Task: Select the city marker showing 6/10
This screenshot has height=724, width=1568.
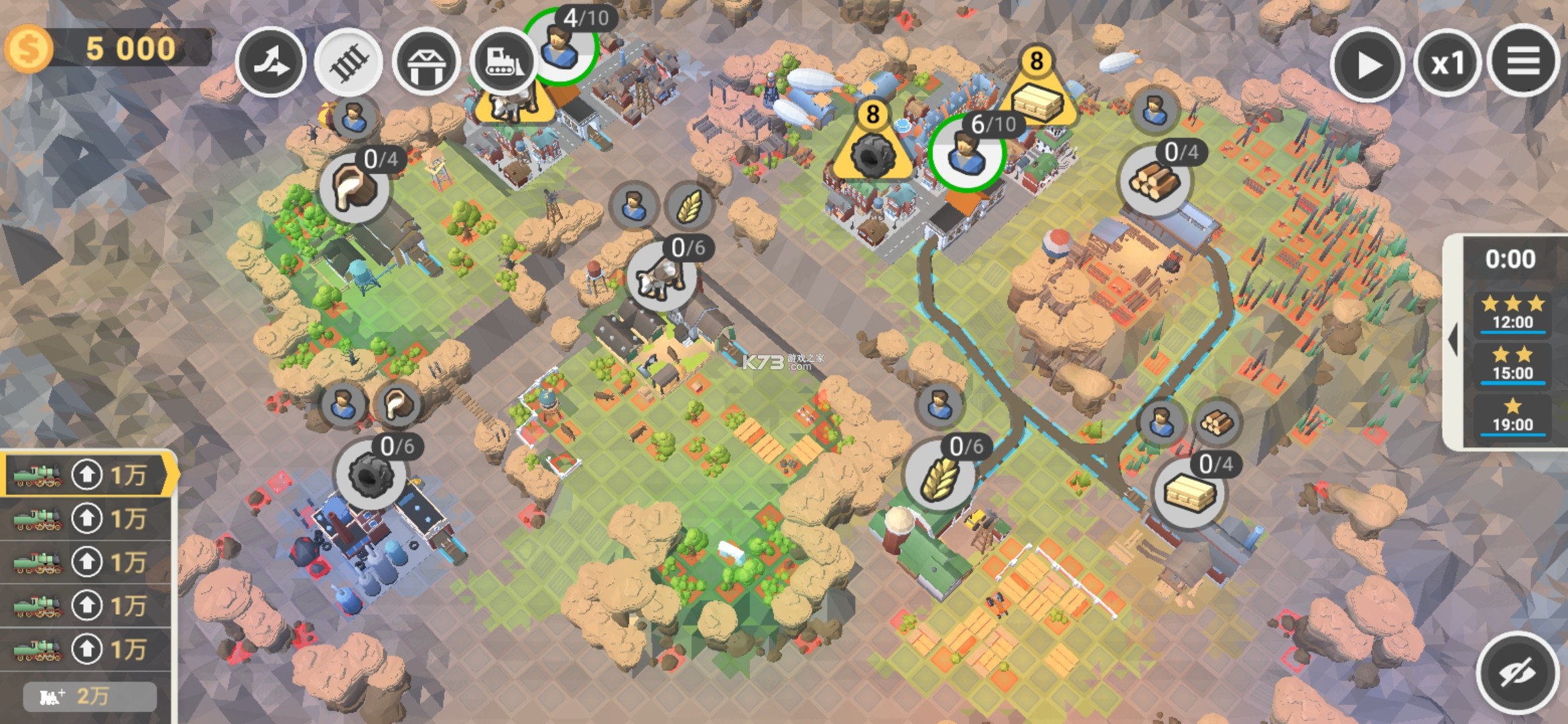Action: (966, 154)
